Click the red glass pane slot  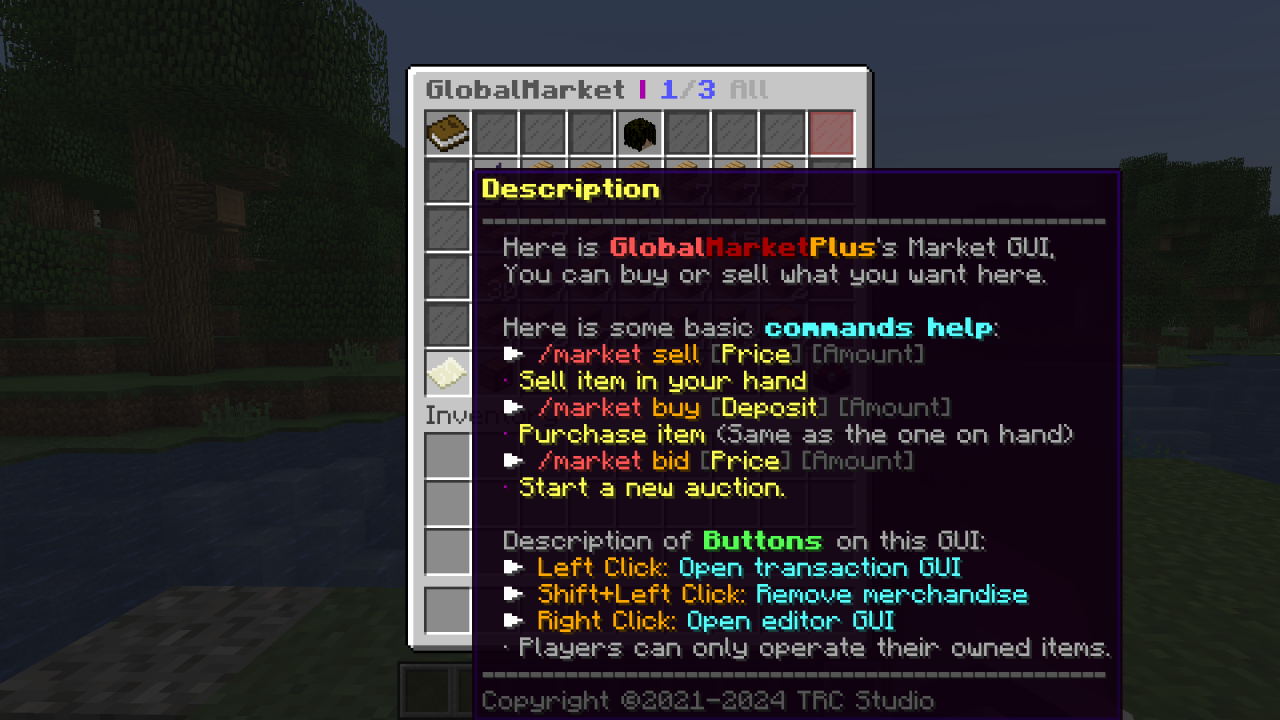(x=831, y=133)
